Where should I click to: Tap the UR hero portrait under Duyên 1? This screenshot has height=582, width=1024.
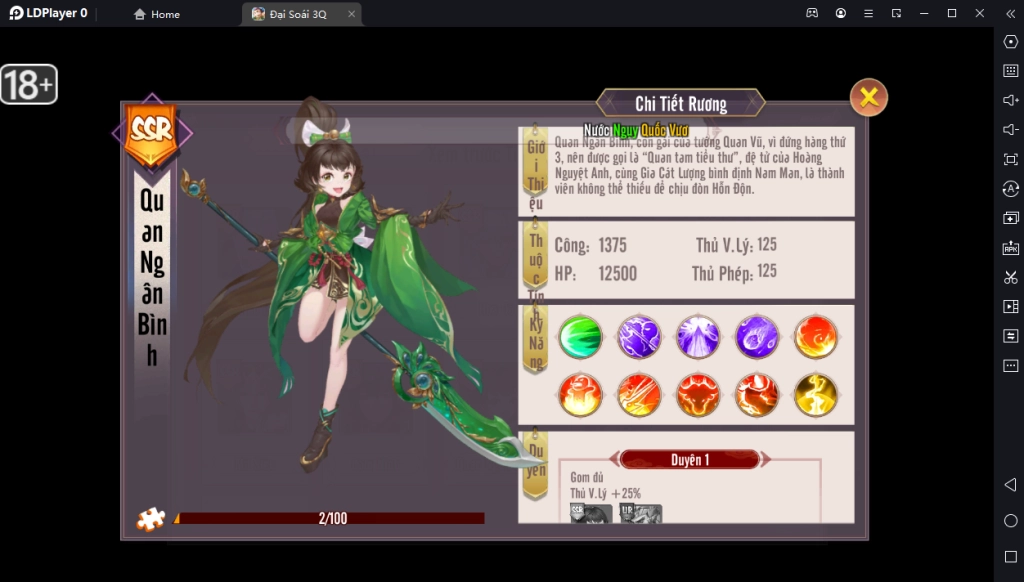pos(641,514)
